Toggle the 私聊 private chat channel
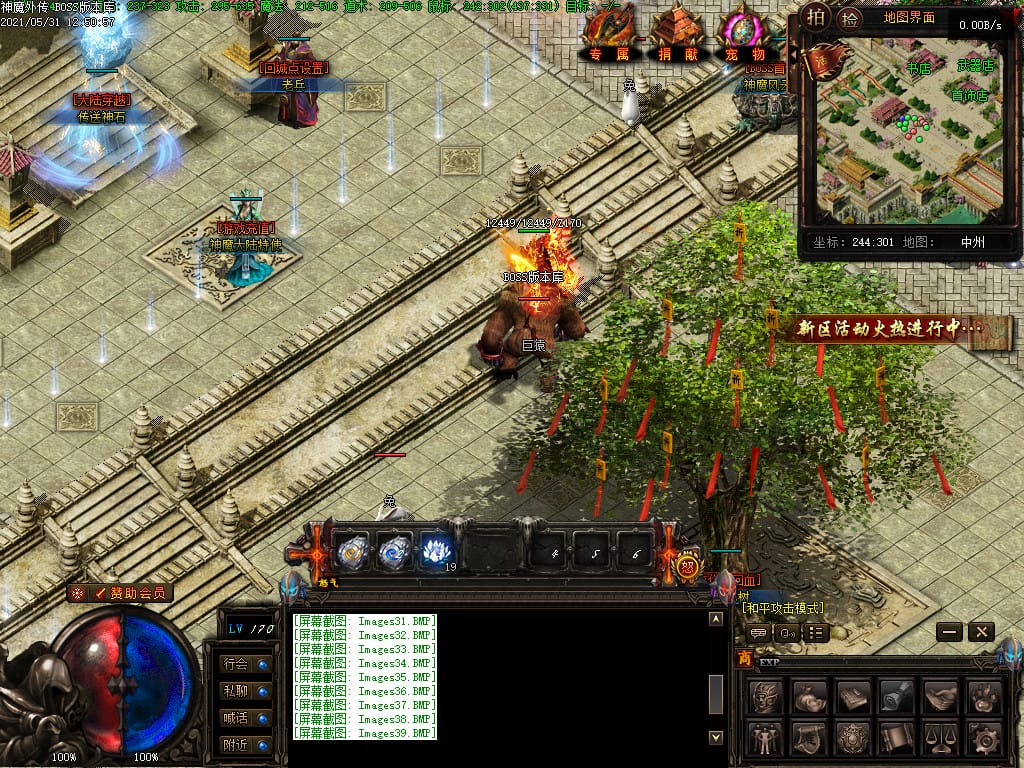Screen dimensions: 1024x768 pos(246,690)
